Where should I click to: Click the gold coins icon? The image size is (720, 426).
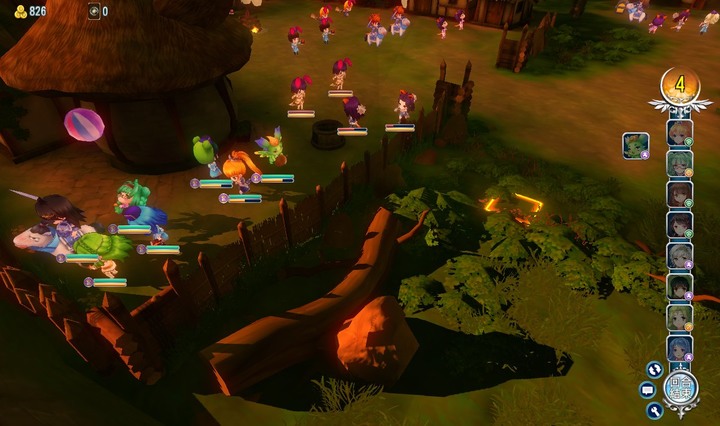click(x=20, y=11)
